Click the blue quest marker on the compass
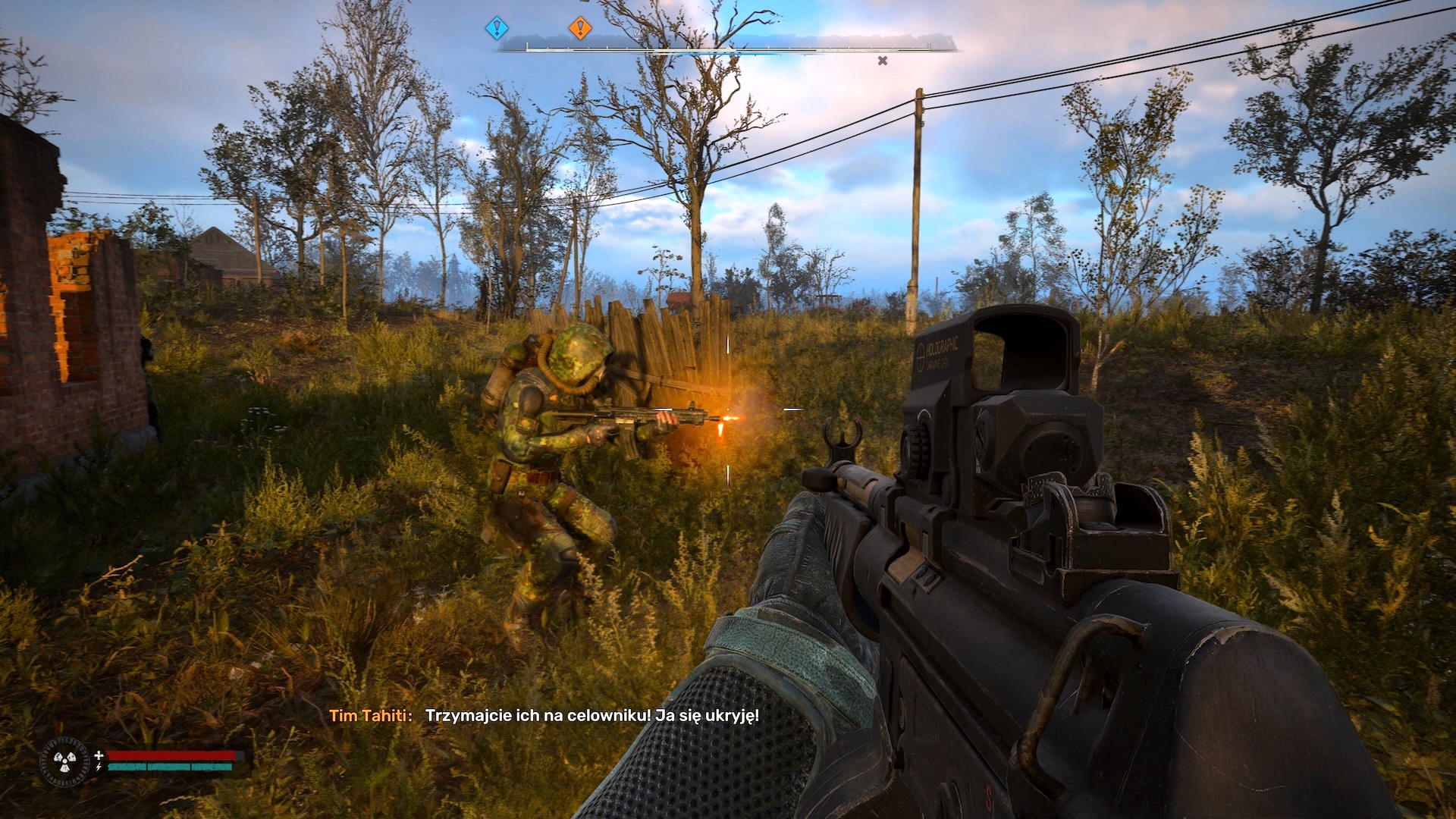The image size is (1456, 819). point(497,29)
